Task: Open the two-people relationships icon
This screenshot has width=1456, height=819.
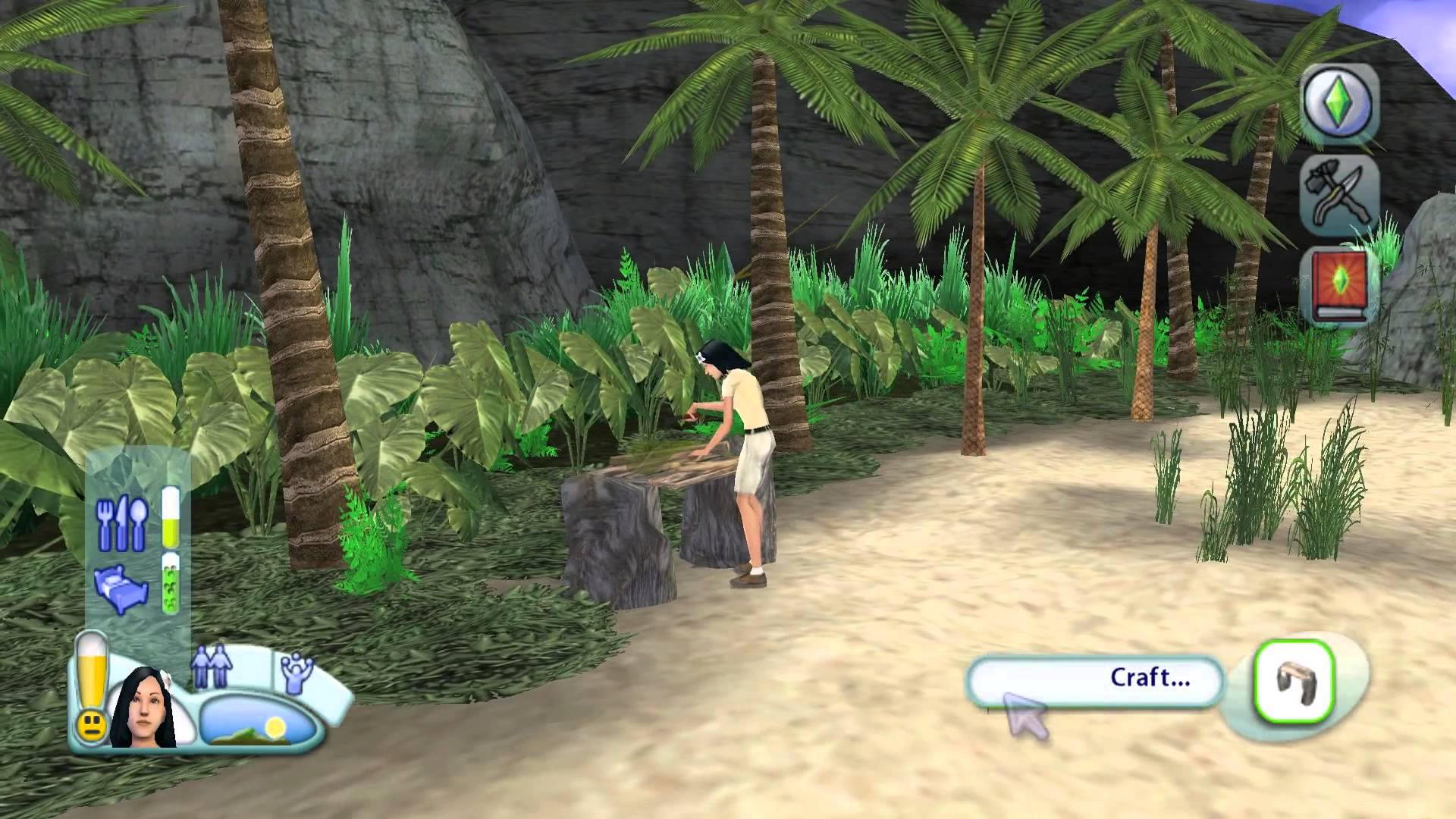Action: [x=212, y=666]
